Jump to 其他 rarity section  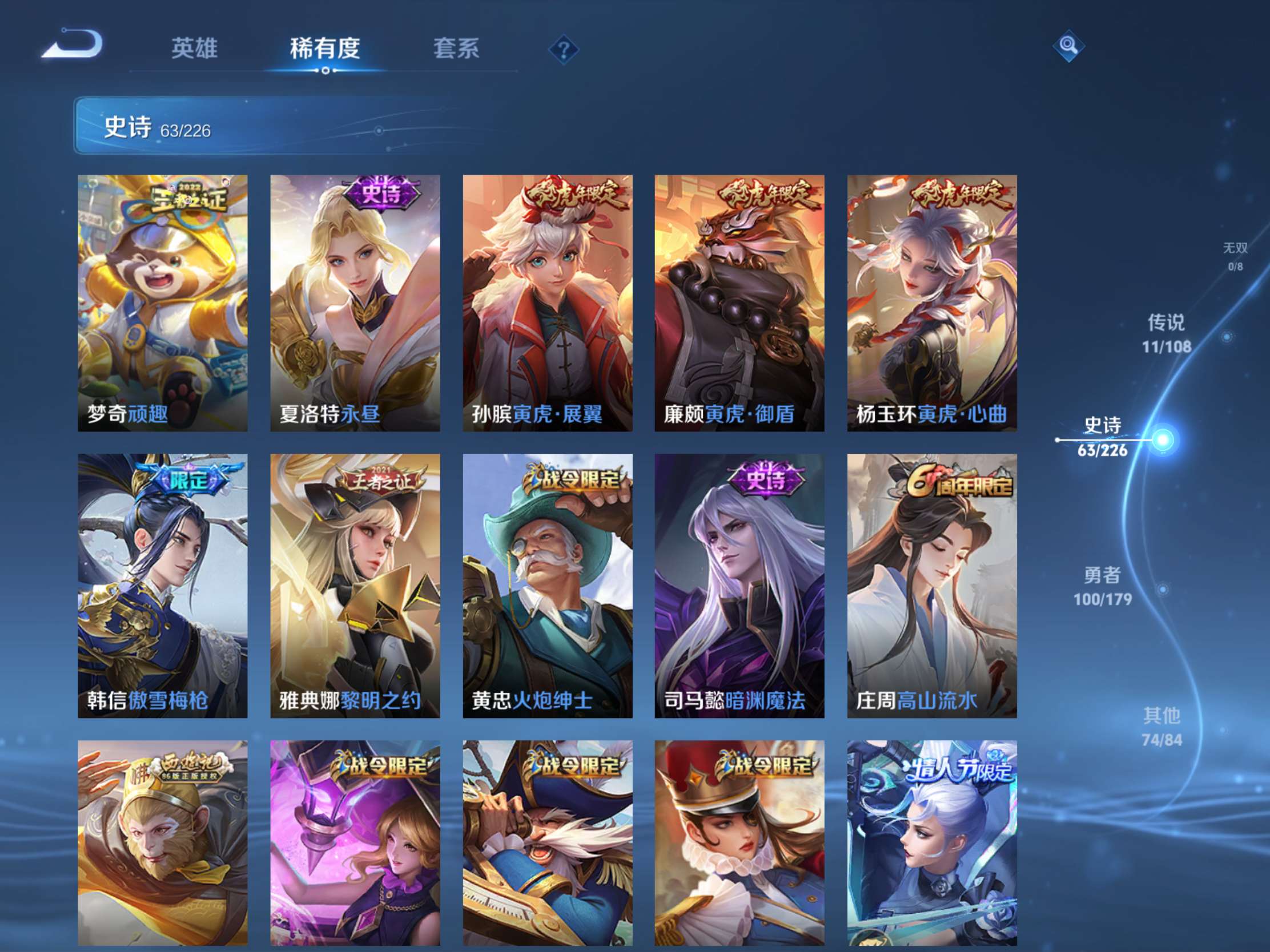[1162, 727]
